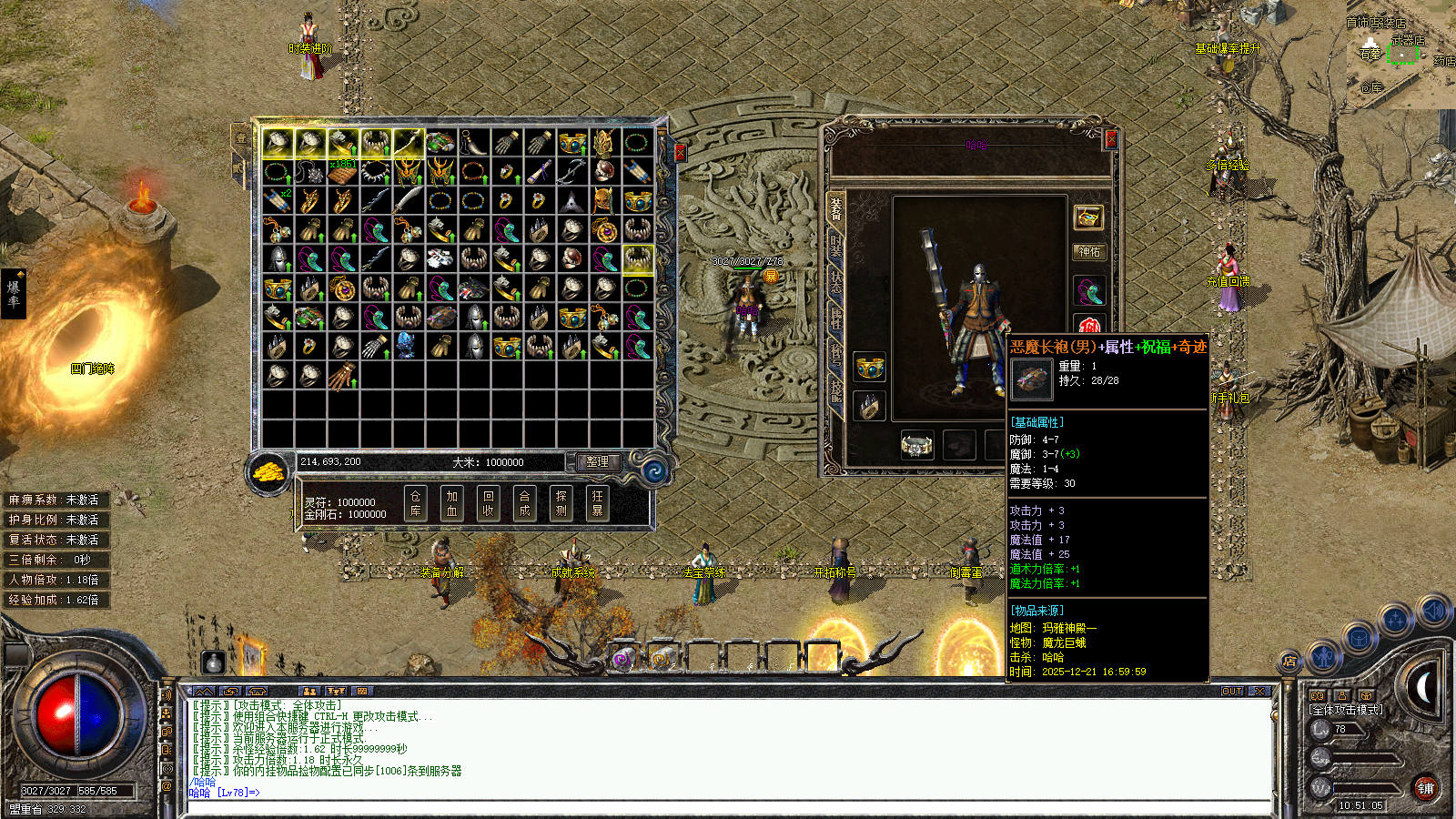This screenshot has height=819, width=1456.
Task: Open the 属性 attributes tab
Action: click(835, 317)
